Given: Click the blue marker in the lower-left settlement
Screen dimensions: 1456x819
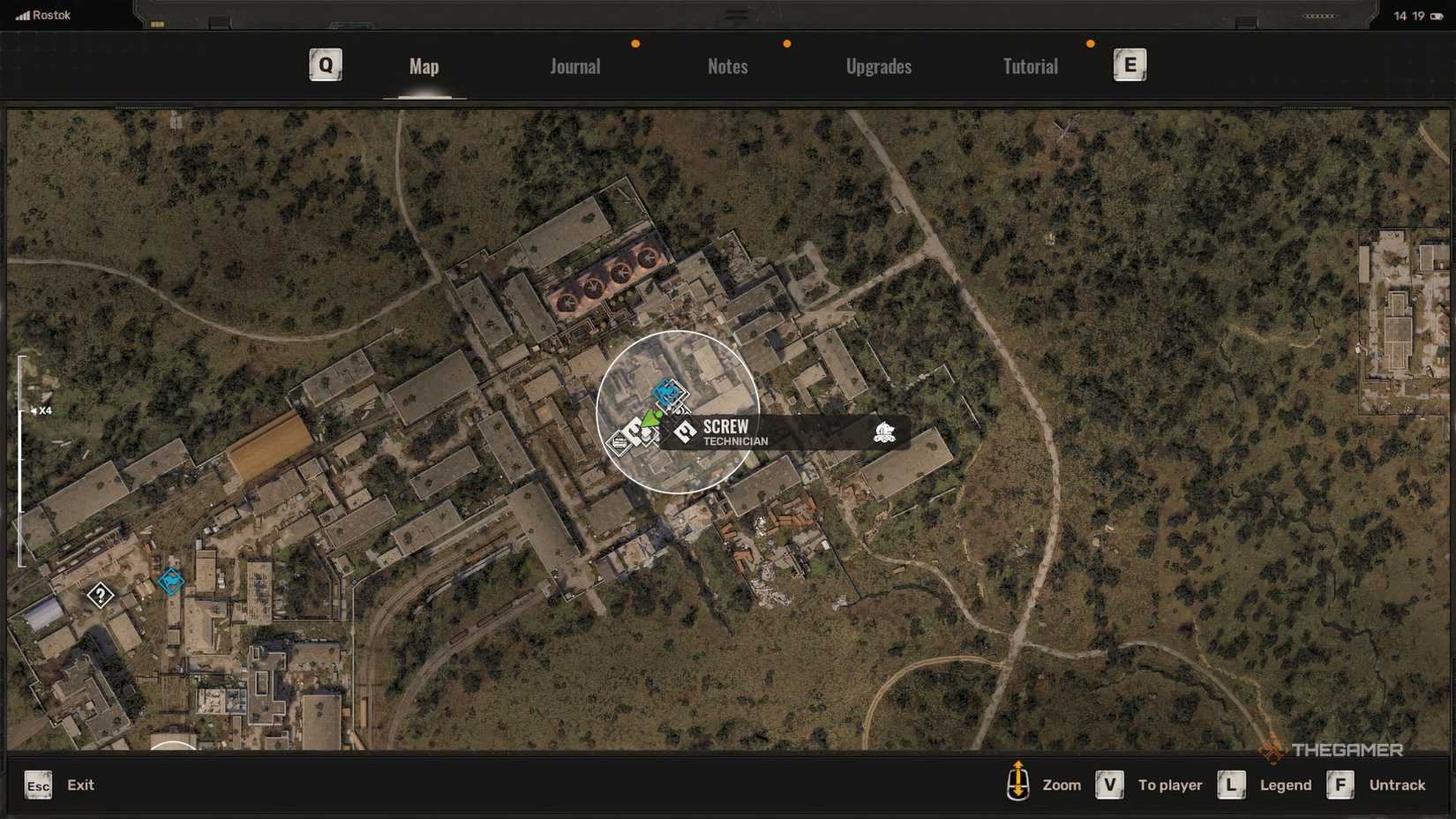Looking at the screenshot, I should 170,582.
